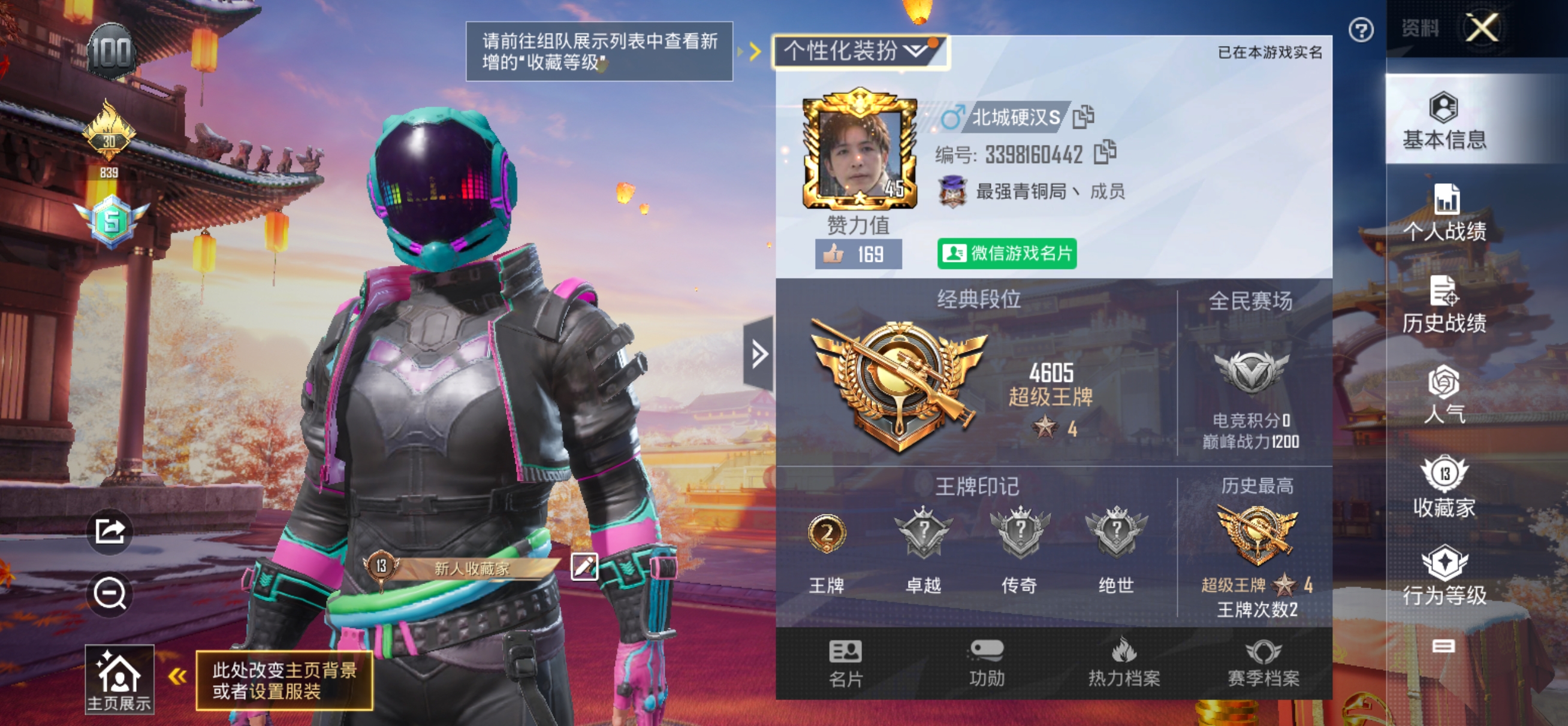This screenshot has height=726, width=1568.
Task: Copy the player name 北城硬汉S
Action: click(x=1082, y=118)
